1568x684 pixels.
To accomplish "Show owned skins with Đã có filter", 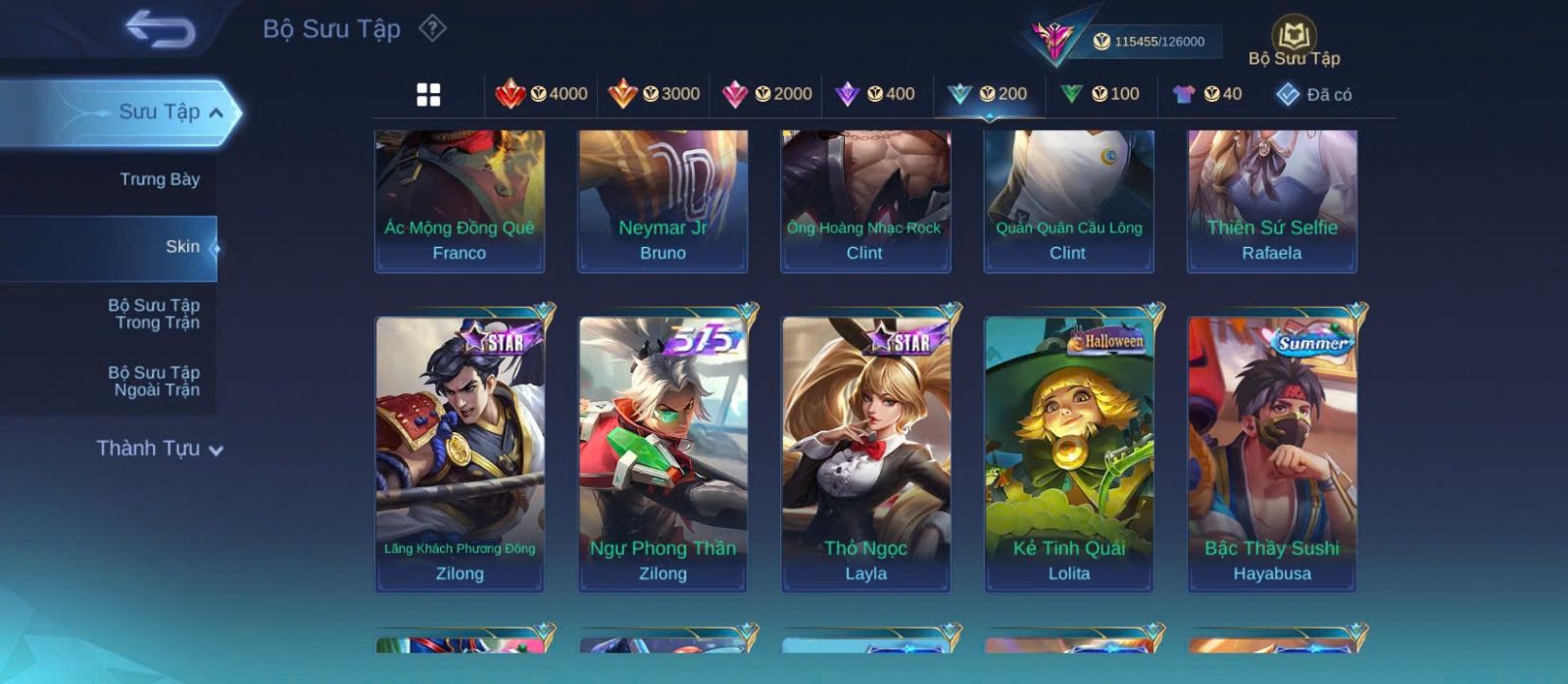I will [1314, 94].
